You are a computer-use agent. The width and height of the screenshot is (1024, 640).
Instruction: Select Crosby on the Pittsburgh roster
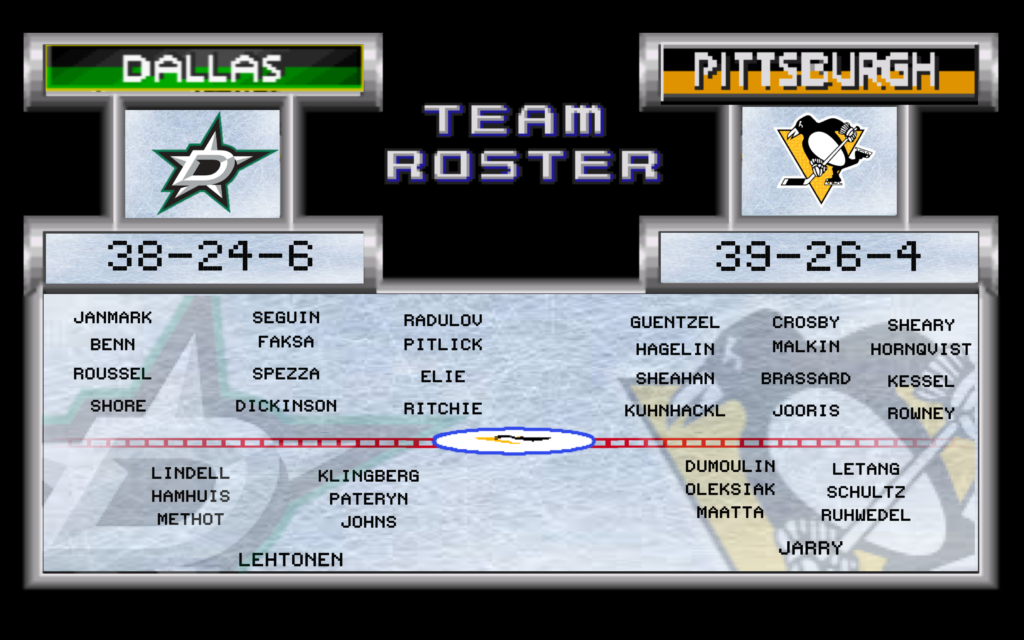805,323
